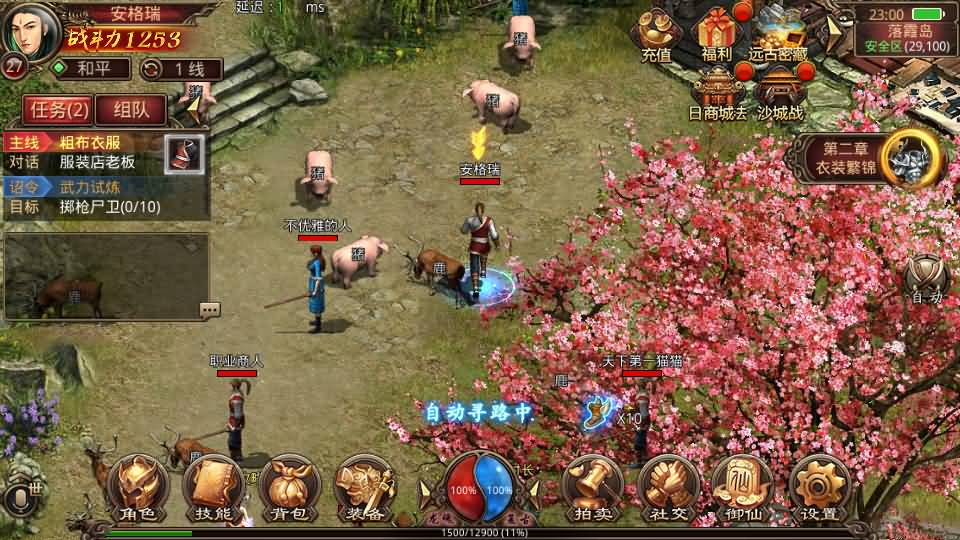
Task: Change the 和平 attack mode
Action: tap(92, 69)
